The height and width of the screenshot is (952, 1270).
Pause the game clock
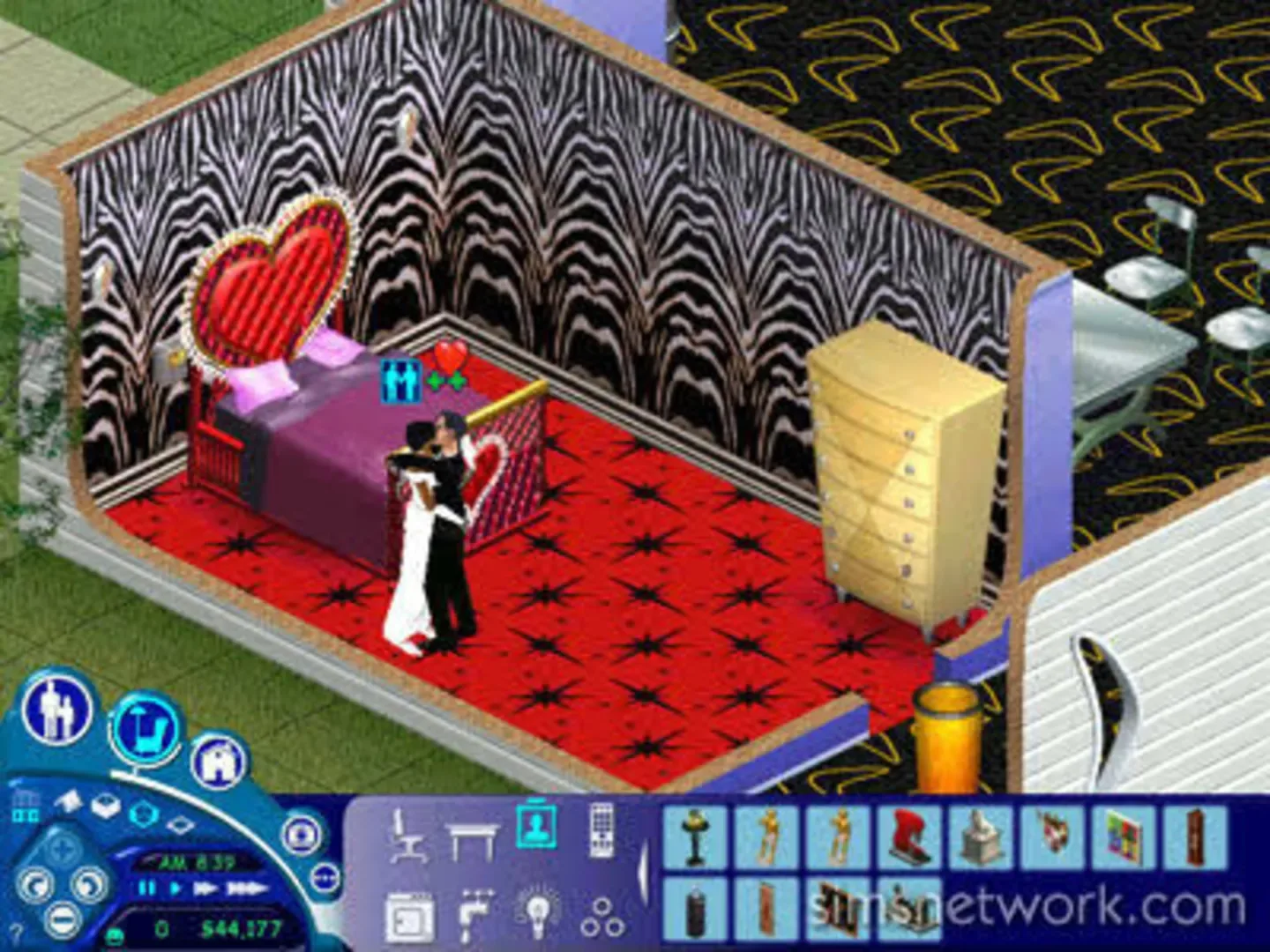click(x=145, y=887)
